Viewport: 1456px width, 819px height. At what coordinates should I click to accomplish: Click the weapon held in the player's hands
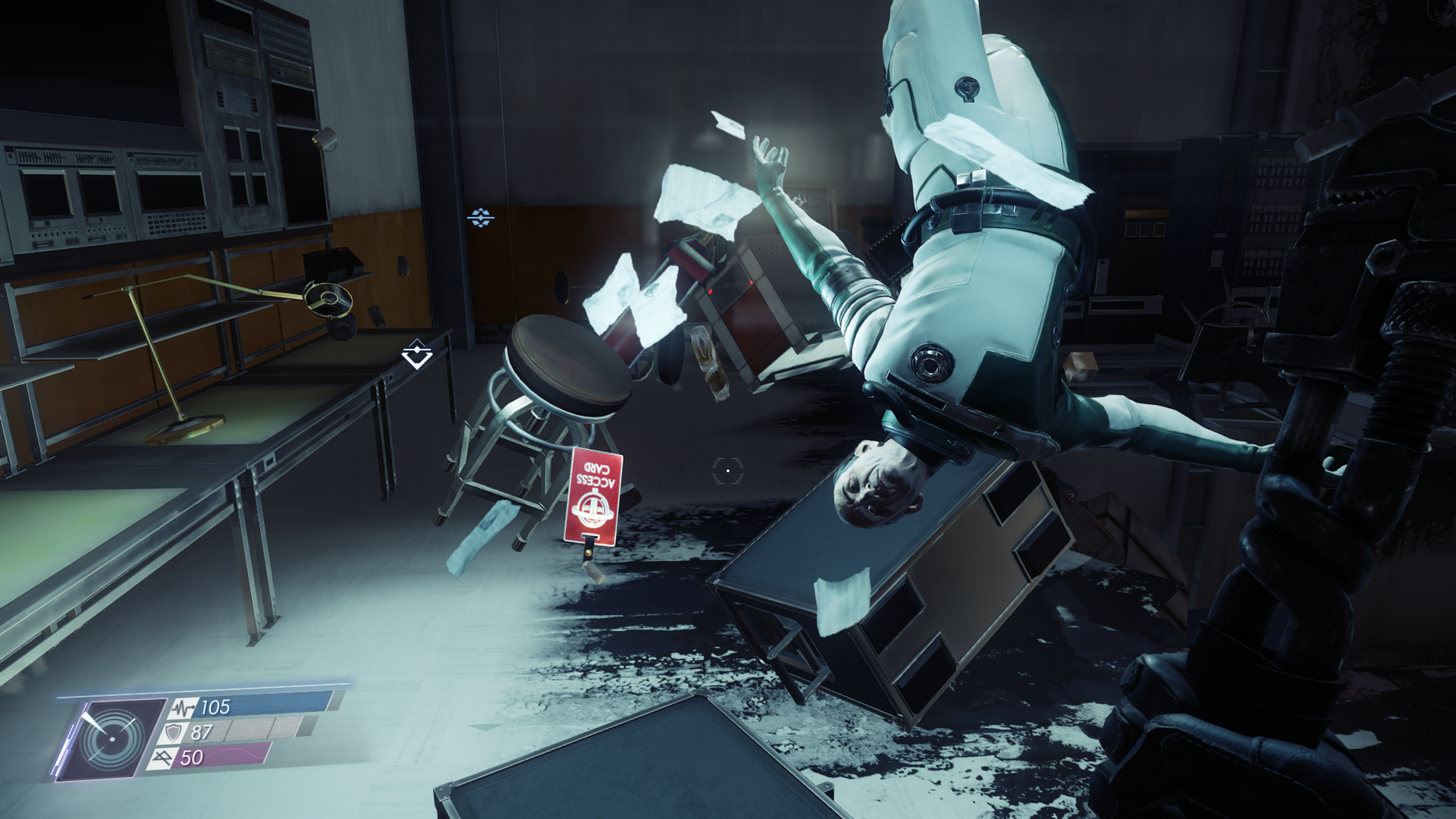[x=1350, y=455]
